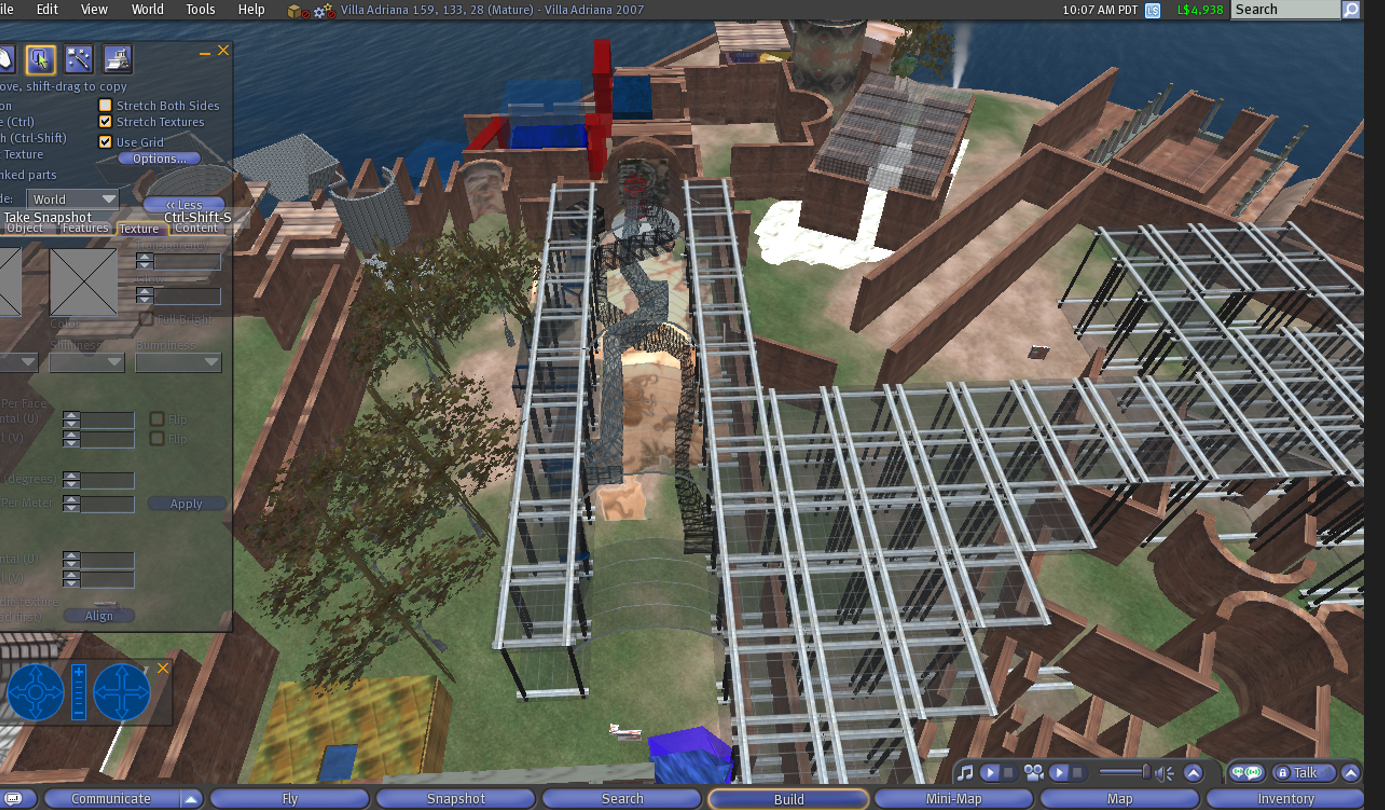Open the World menu
Image resolution: width=1385 pixels, height=810 pixels.
tap(147, 9)
